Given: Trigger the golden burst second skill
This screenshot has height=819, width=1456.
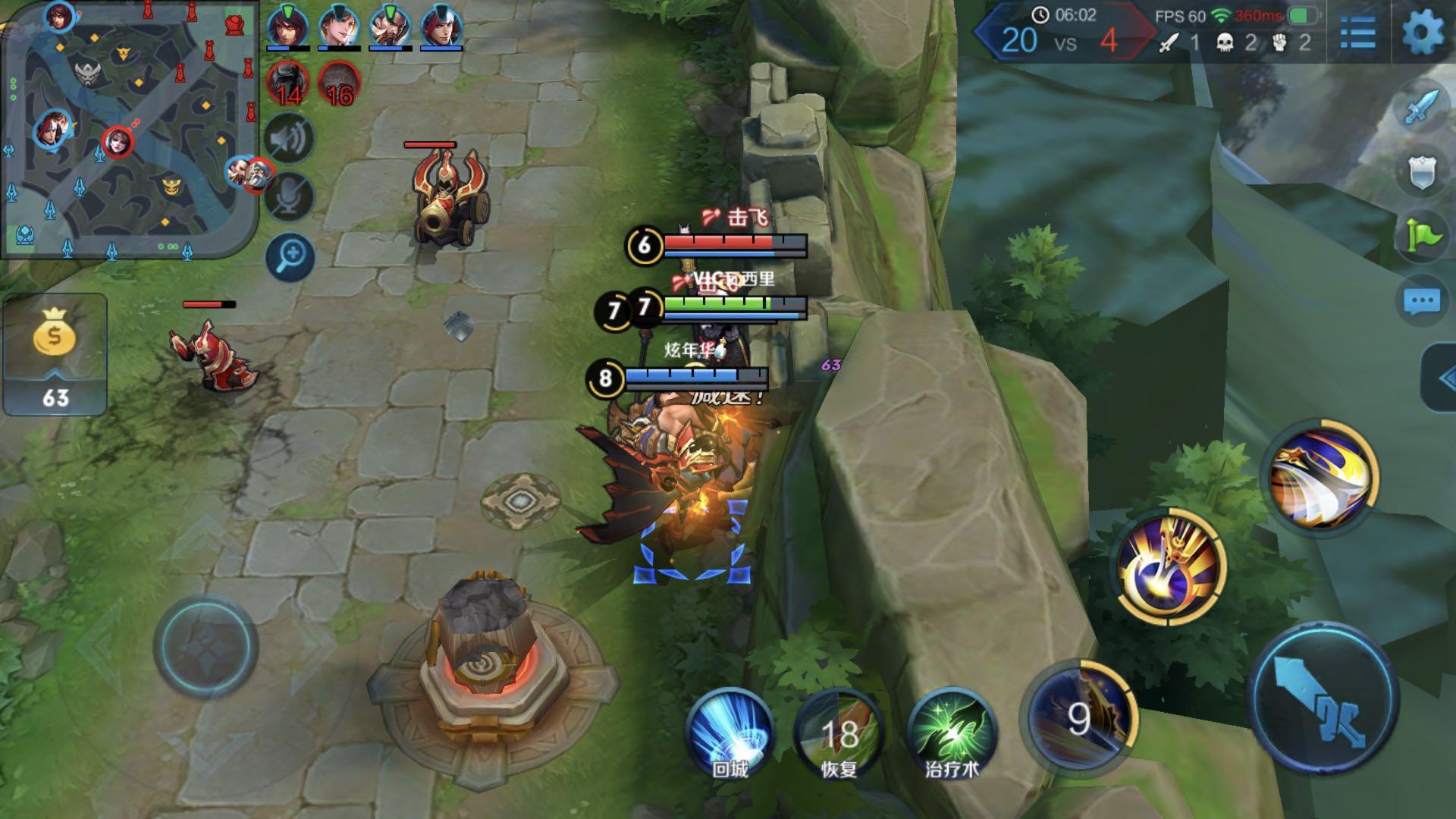Looking at the screenshot, I should 1171,567.
